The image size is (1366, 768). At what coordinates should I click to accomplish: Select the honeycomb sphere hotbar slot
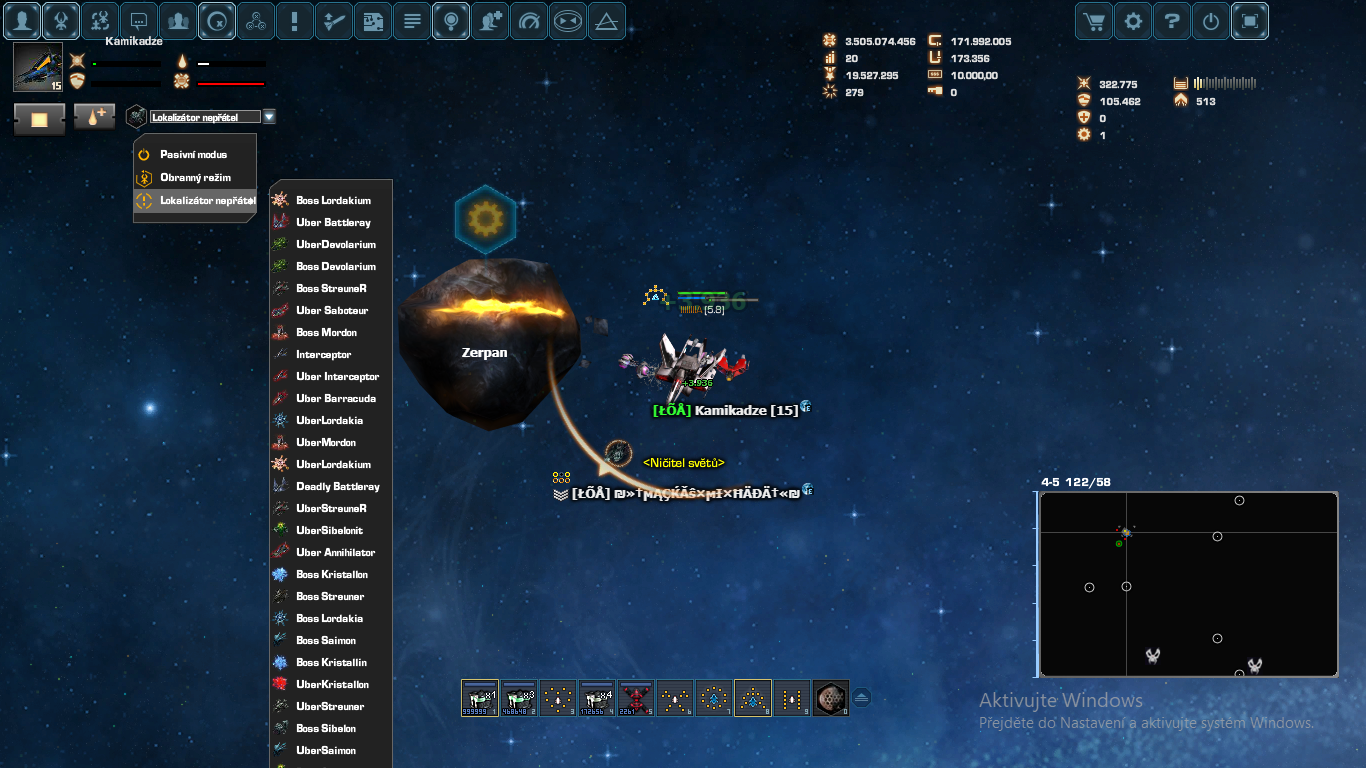coord(830,698)
